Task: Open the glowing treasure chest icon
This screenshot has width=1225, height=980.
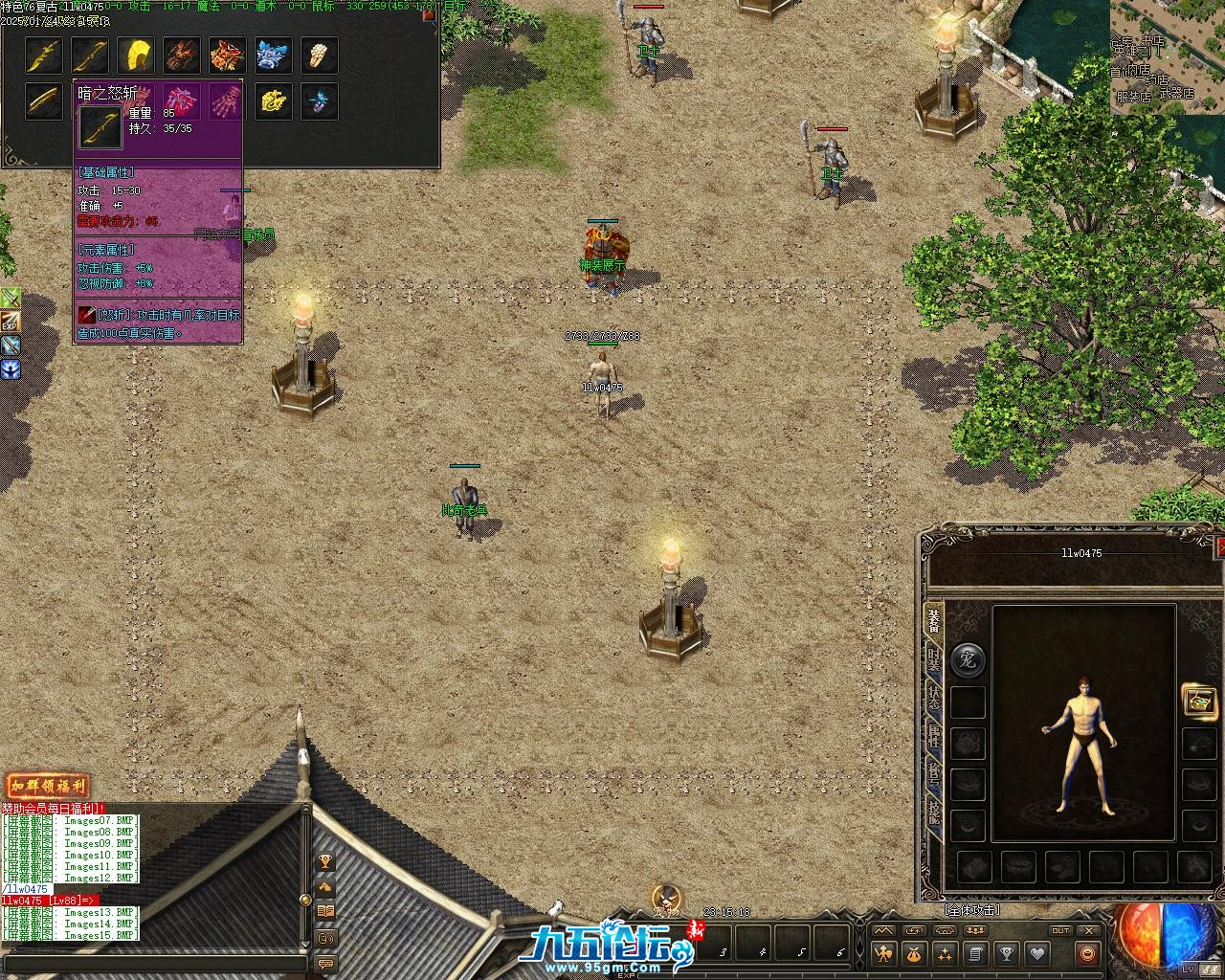Action: pyautogui.click(x=1199, y=701)
